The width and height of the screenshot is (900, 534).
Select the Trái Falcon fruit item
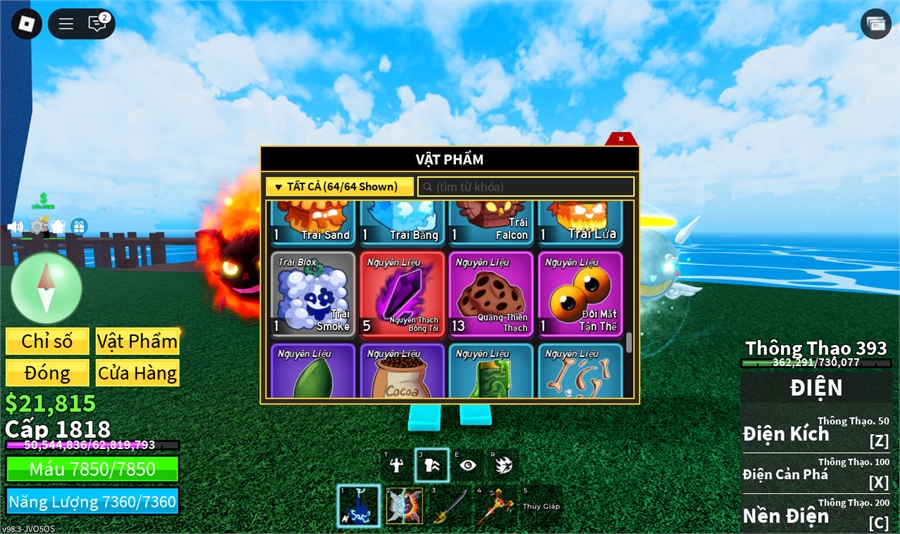(491, 221)
